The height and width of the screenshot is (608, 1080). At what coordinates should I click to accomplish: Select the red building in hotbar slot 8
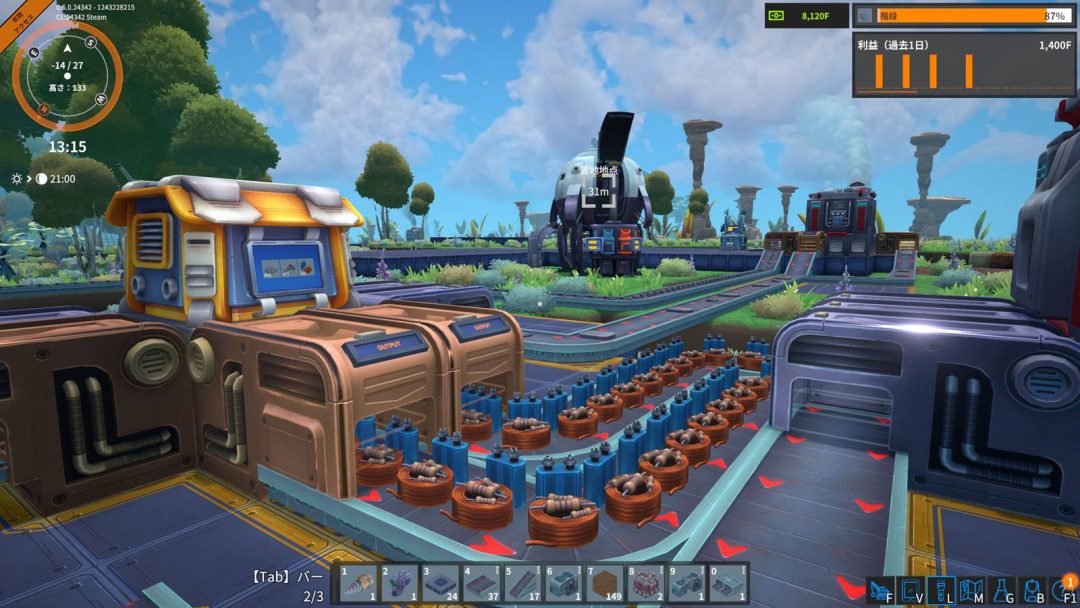point(645,584)
